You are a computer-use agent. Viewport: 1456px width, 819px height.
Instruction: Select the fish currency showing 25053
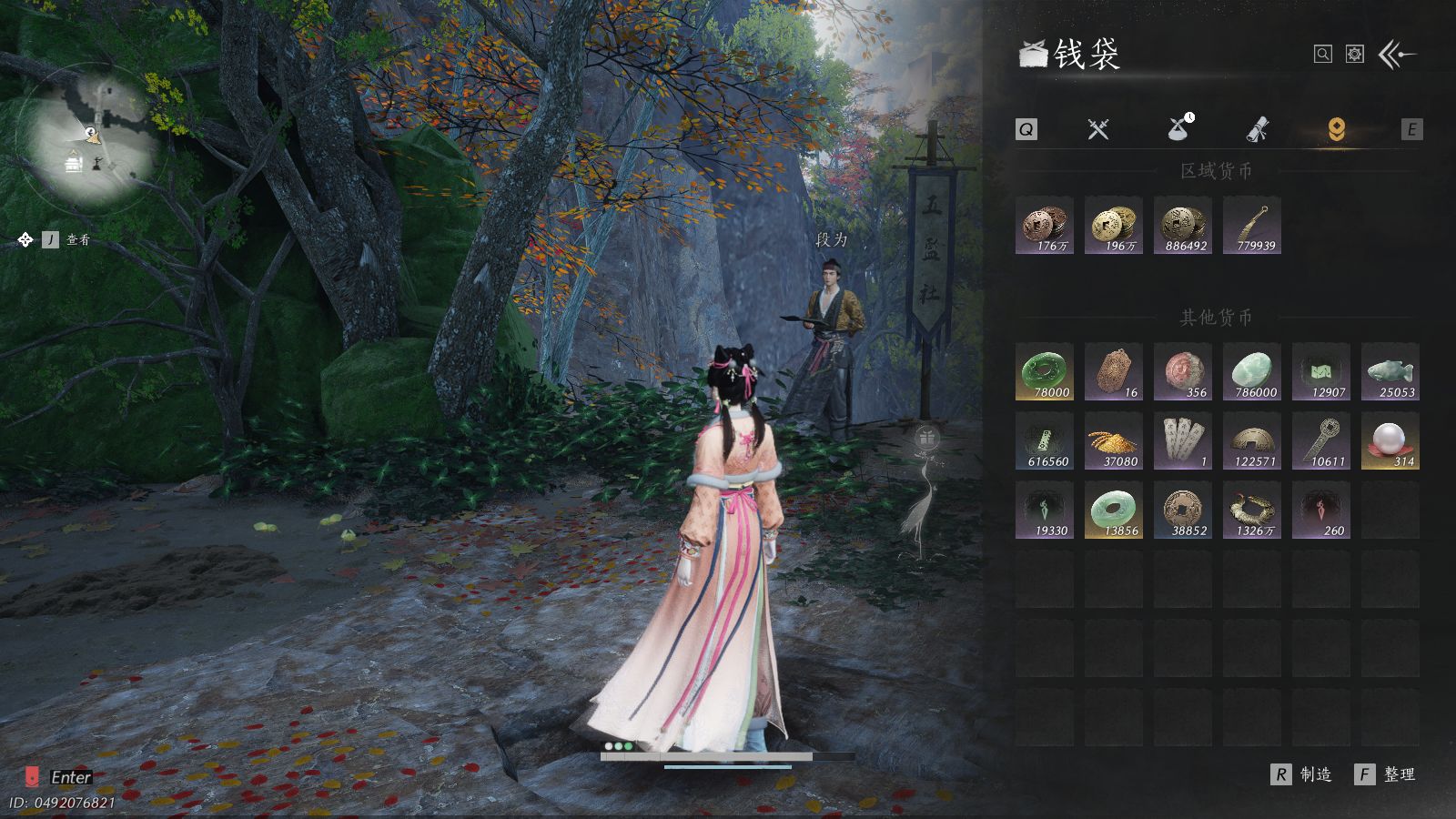tap(1390, 371)
